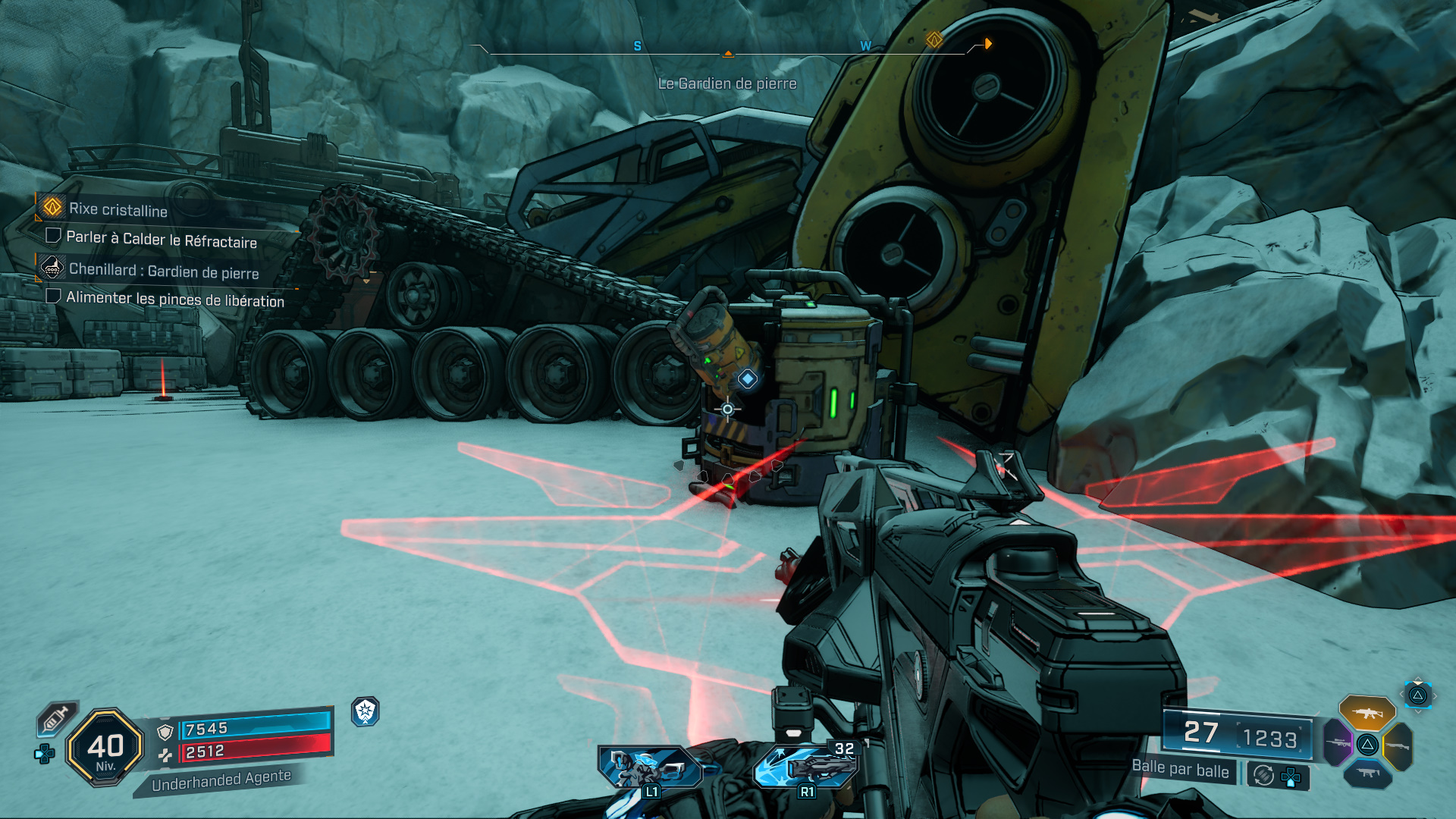Select the orange assault rifle weapon slot
The height and width of the screenshot is (819, 1456).
[x=1367, y=713]
